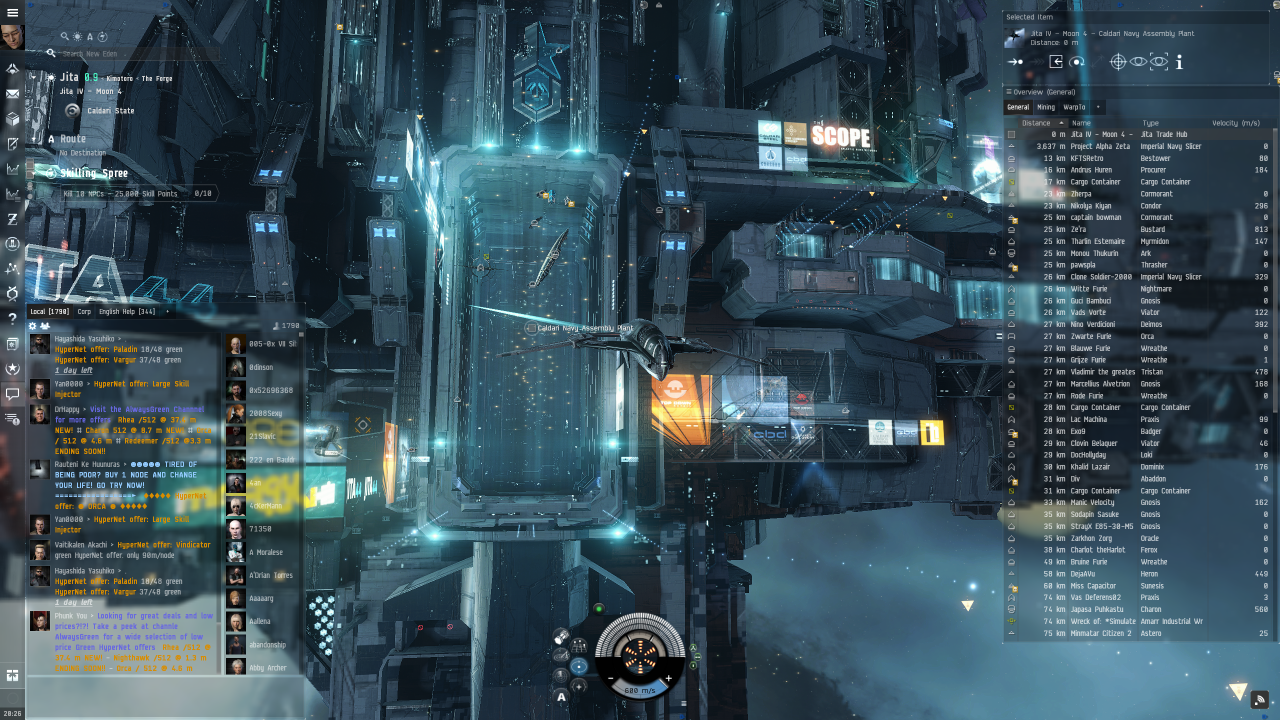The width and height of the screenshot is (1280, 720).
Task: Open the Mining overview tab
Action: coord(1045,107)
